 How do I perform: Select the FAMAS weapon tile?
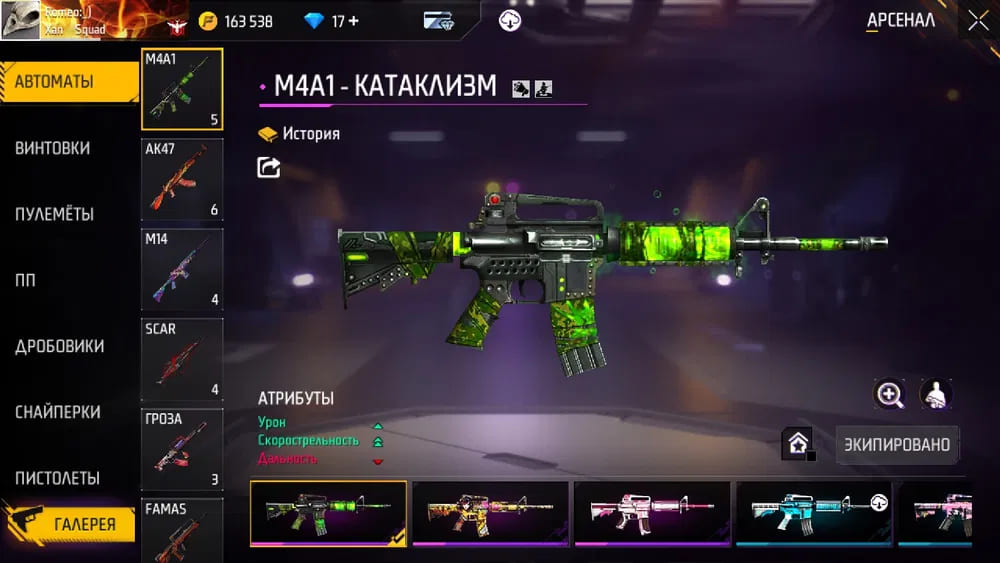182,530
